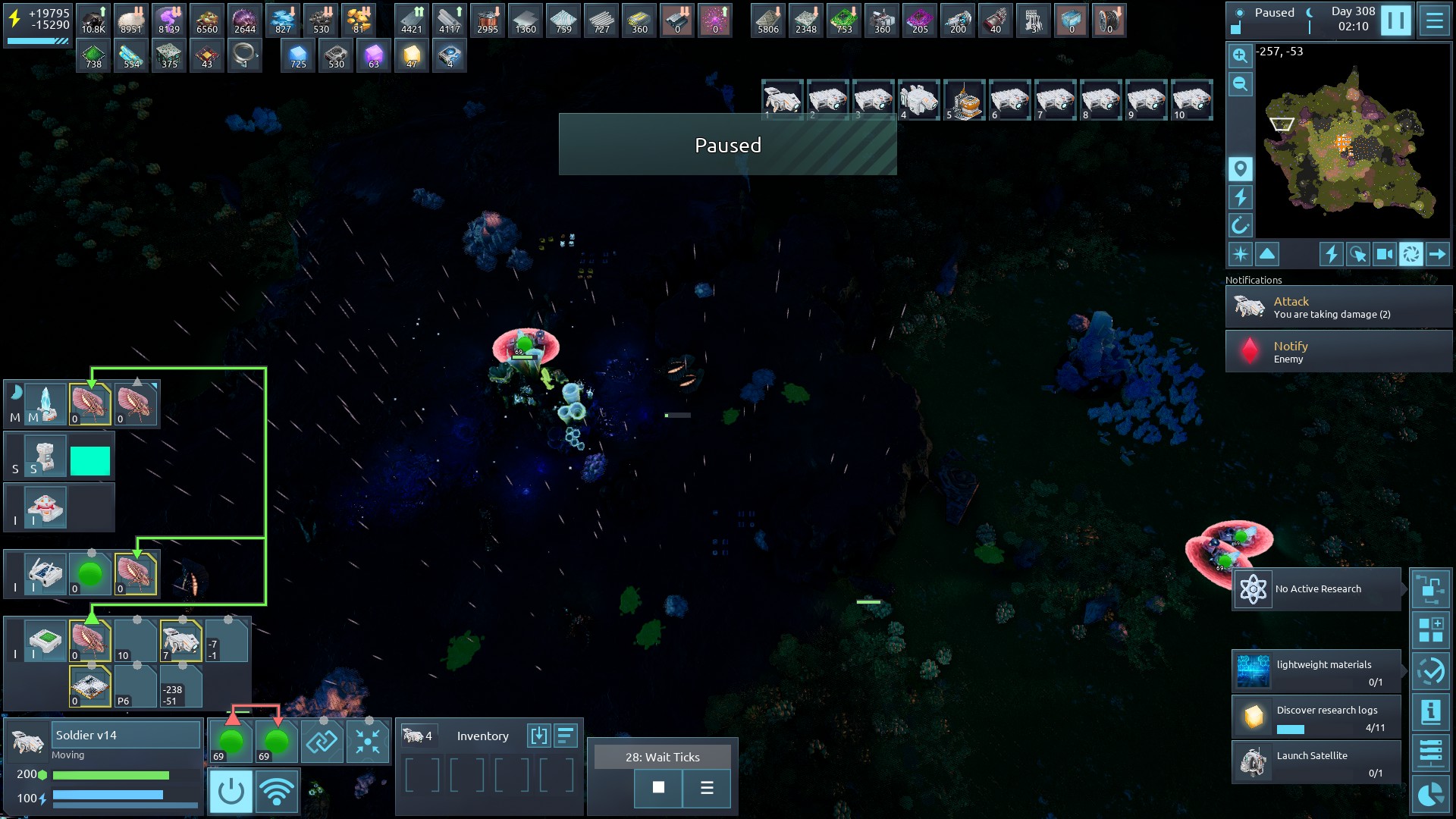Viewport: 1456px width, 819px height.
Task: Open the main hamburger menu
Action: [x=1434, y=20]
